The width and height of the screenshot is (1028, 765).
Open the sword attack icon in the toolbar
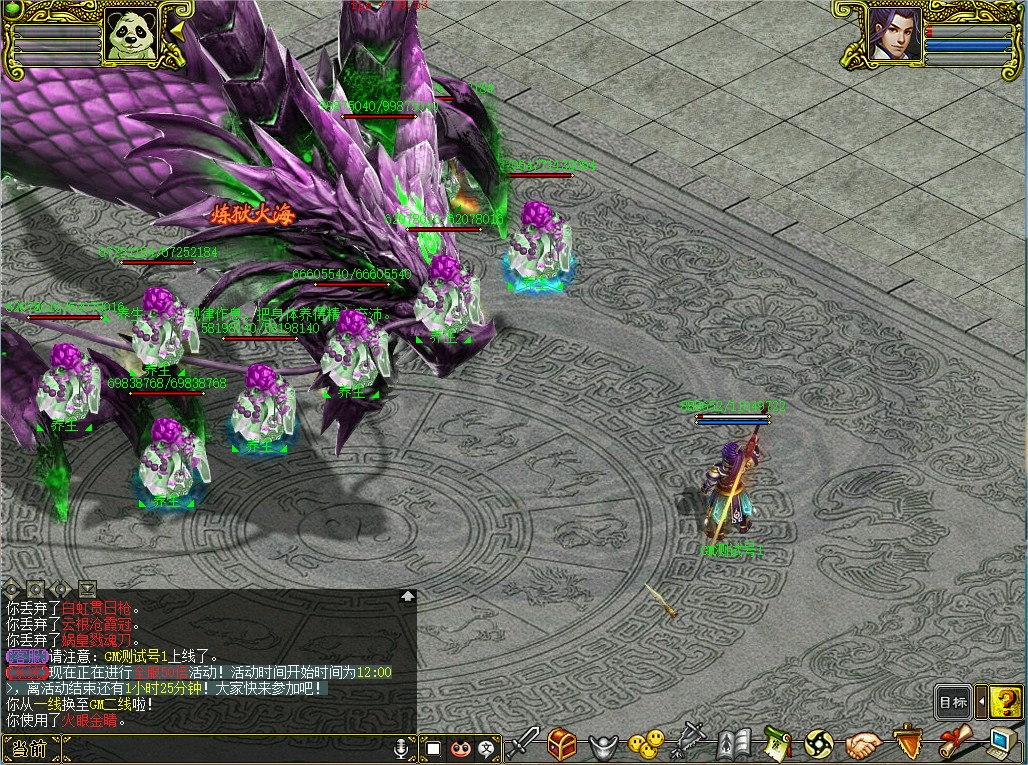(x=524, y=744)
